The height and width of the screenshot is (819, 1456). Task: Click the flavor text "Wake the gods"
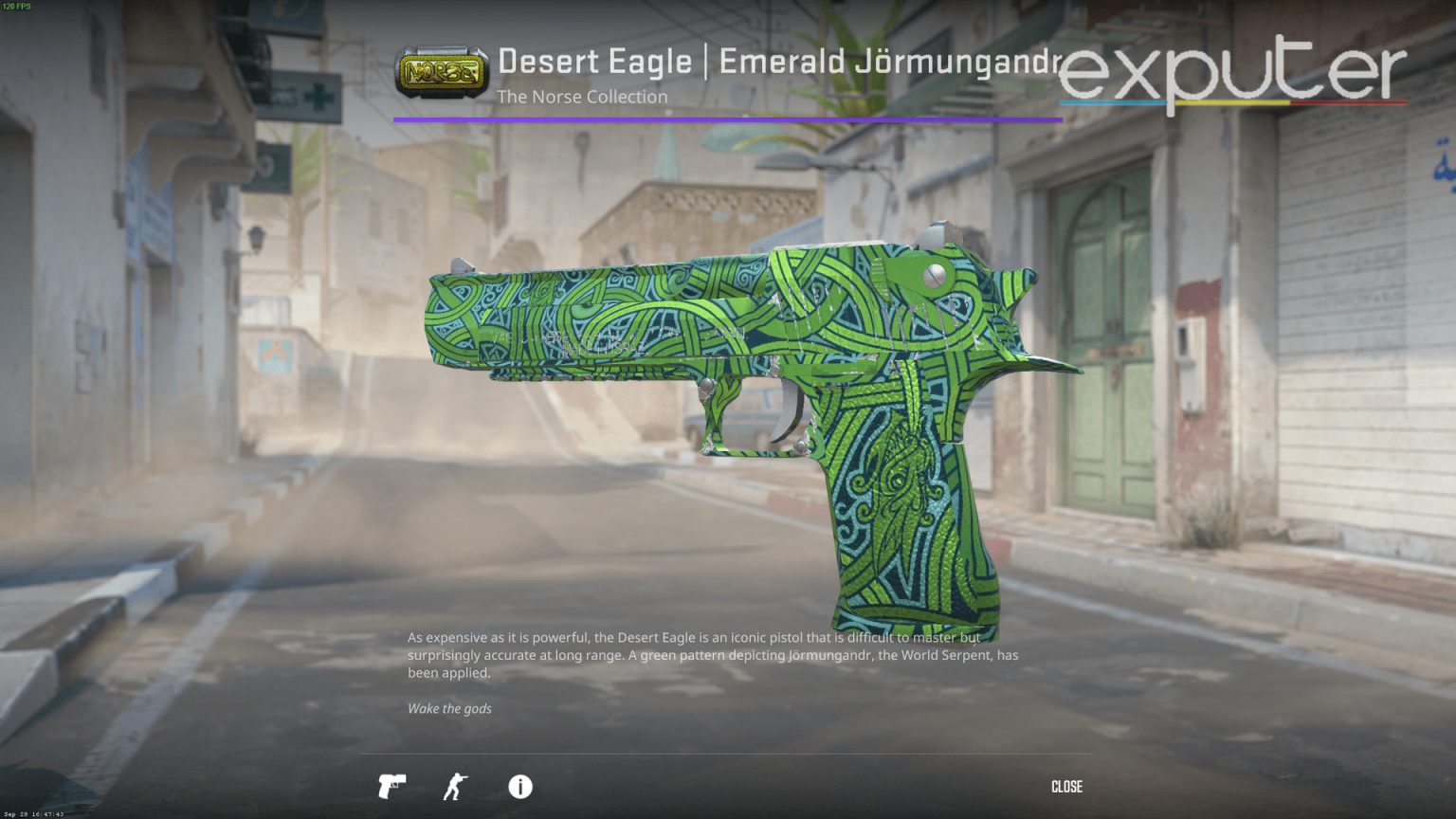pyautogui.click(x=448, y=708)
